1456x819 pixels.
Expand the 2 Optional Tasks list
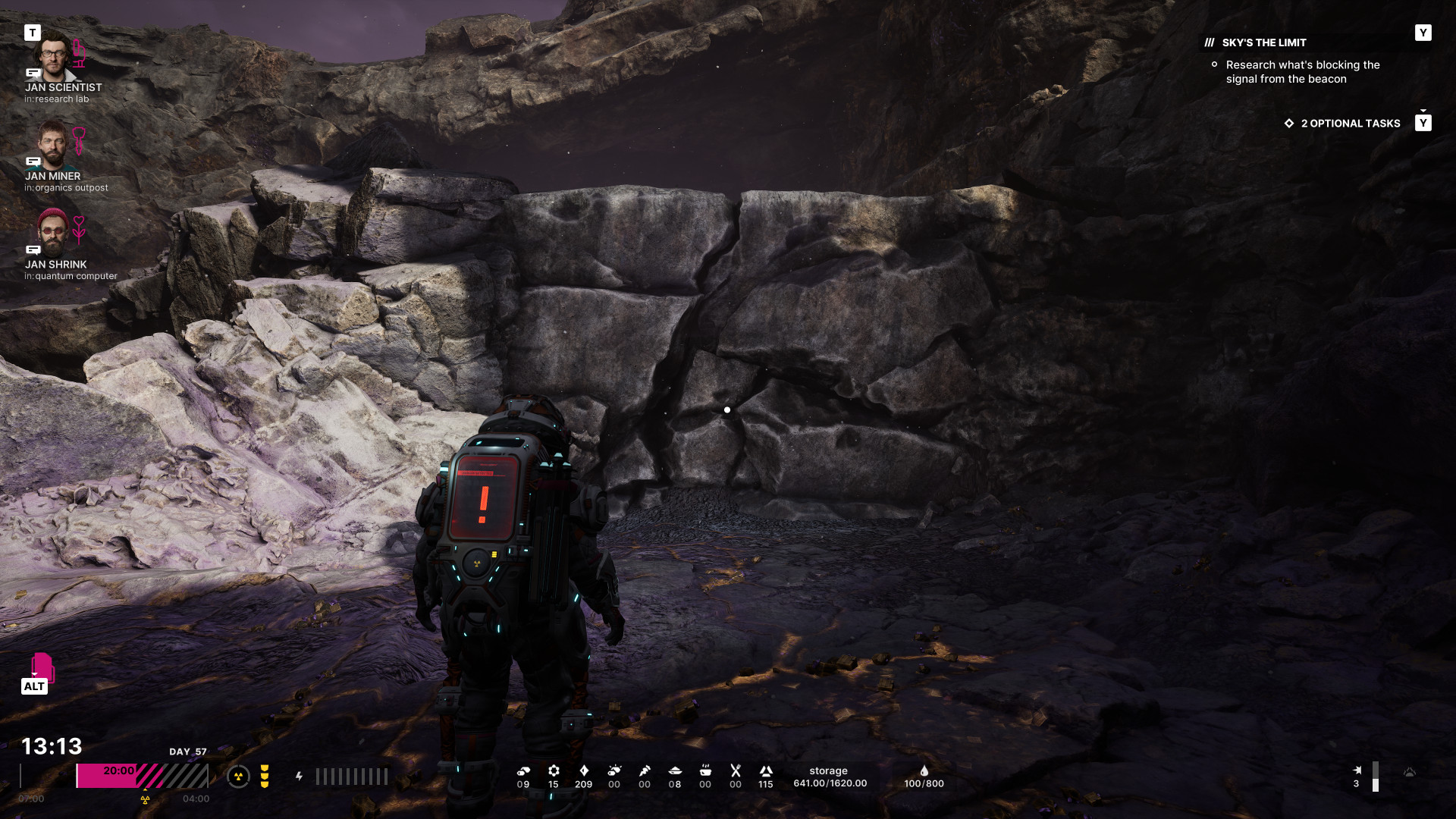1350,124
